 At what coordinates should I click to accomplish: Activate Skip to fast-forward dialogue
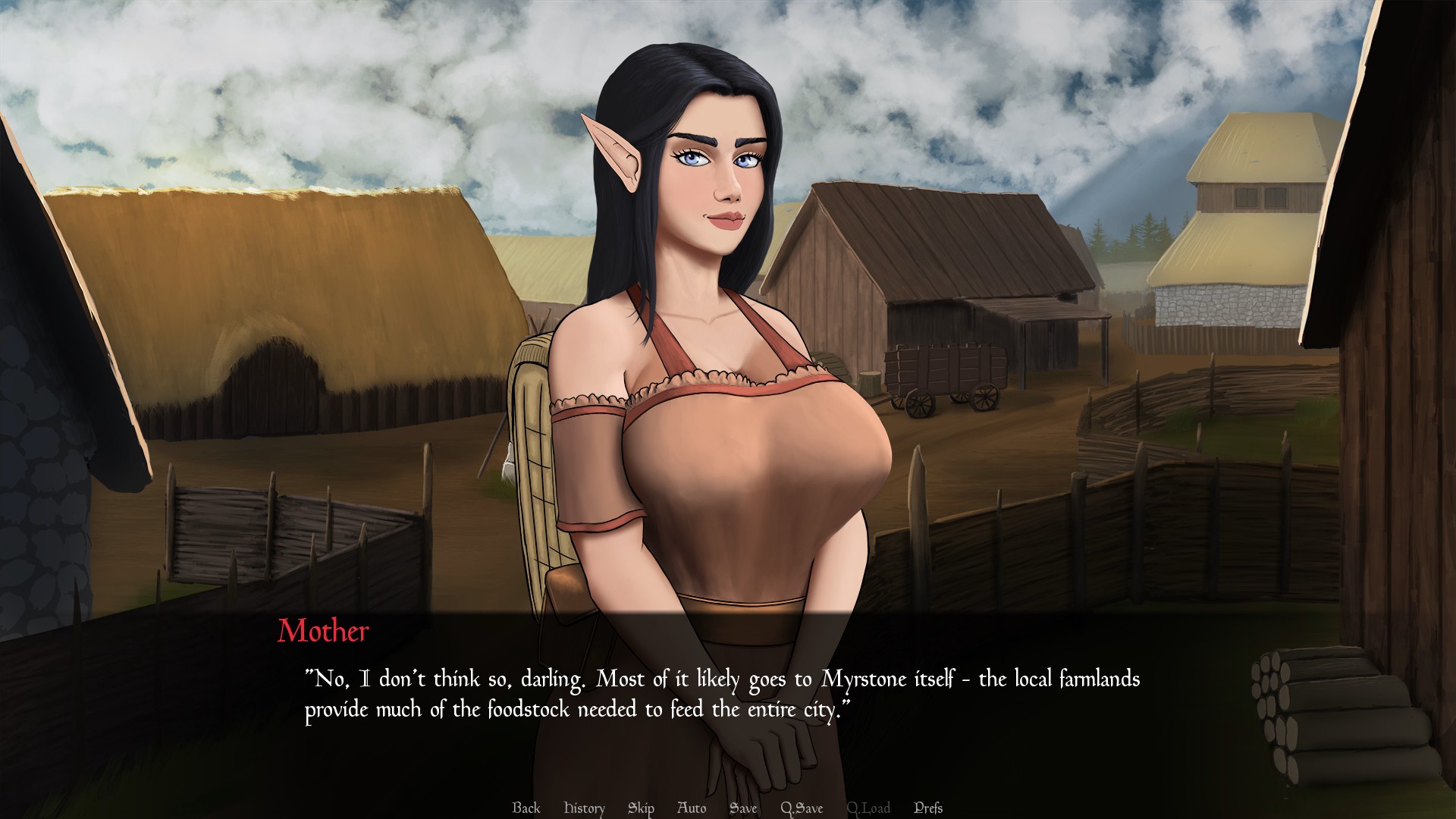(641, 808)
